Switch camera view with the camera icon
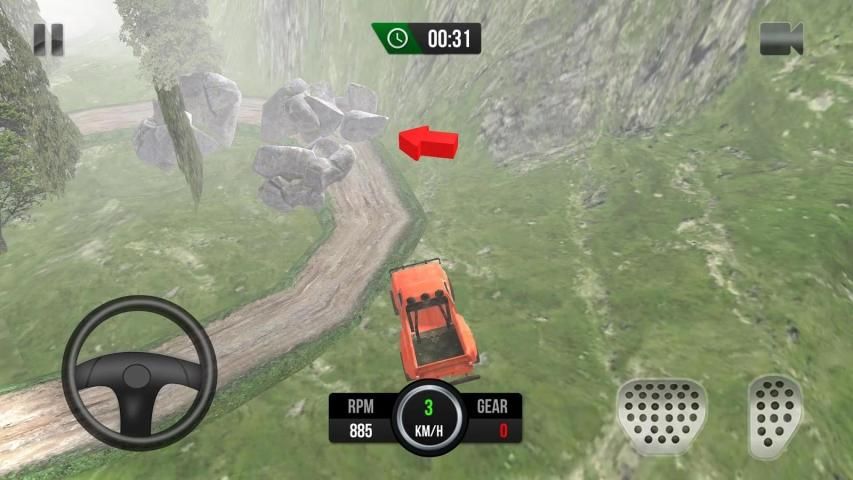 [x=781, y=39]
